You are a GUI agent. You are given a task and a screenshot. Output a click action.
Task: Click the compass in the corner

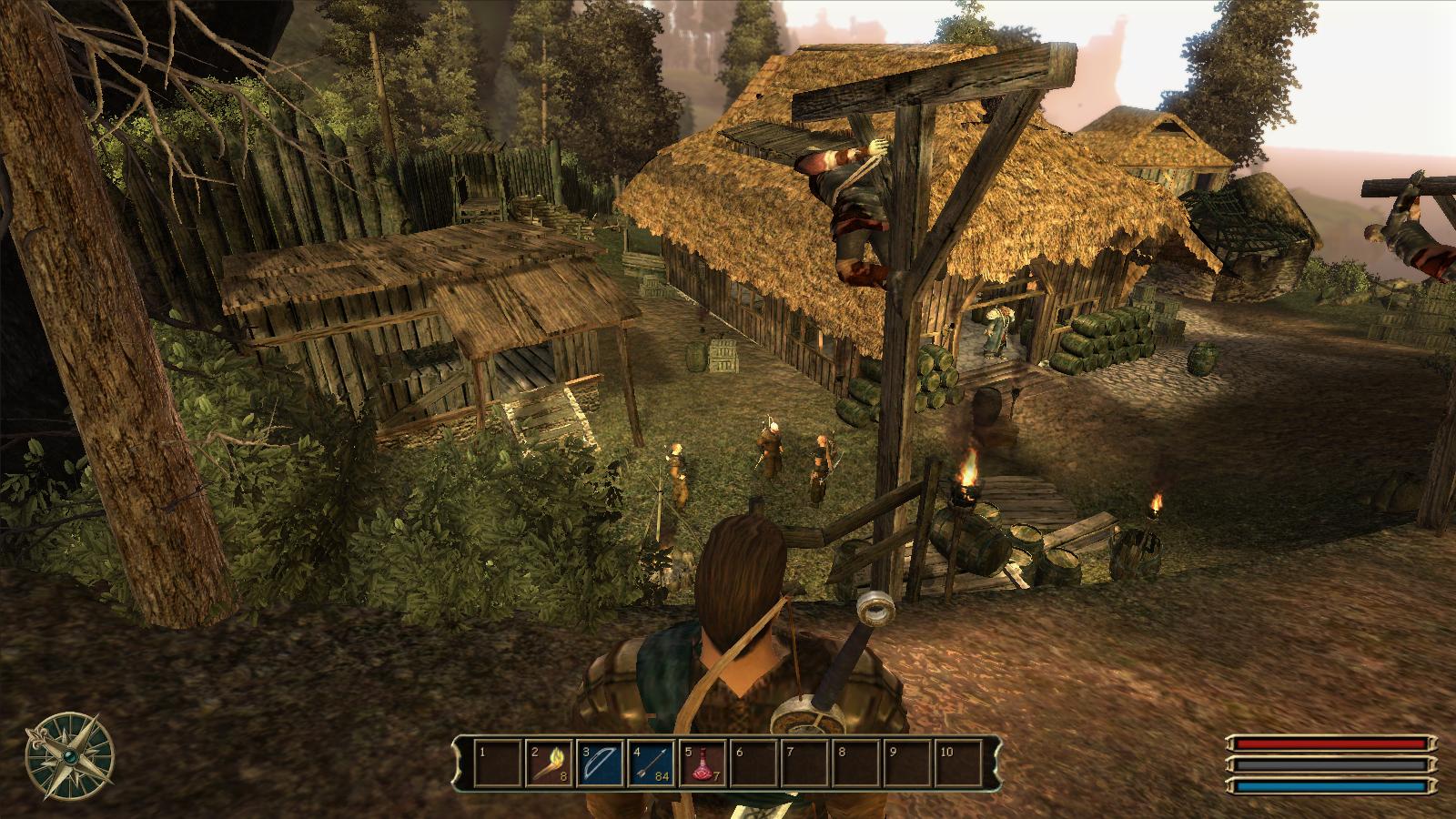click(x=70, y=756)
